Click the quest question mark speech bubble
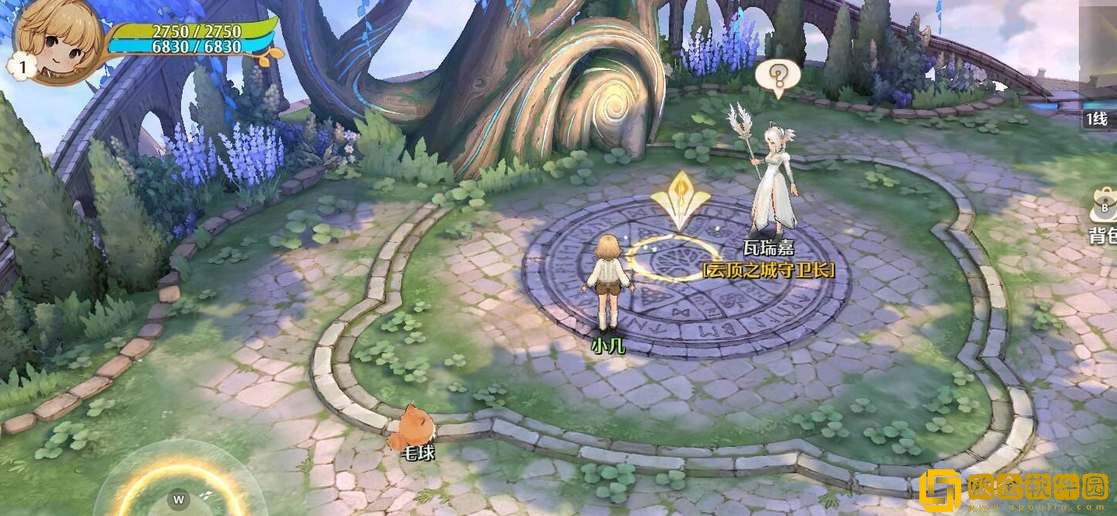 777,77
